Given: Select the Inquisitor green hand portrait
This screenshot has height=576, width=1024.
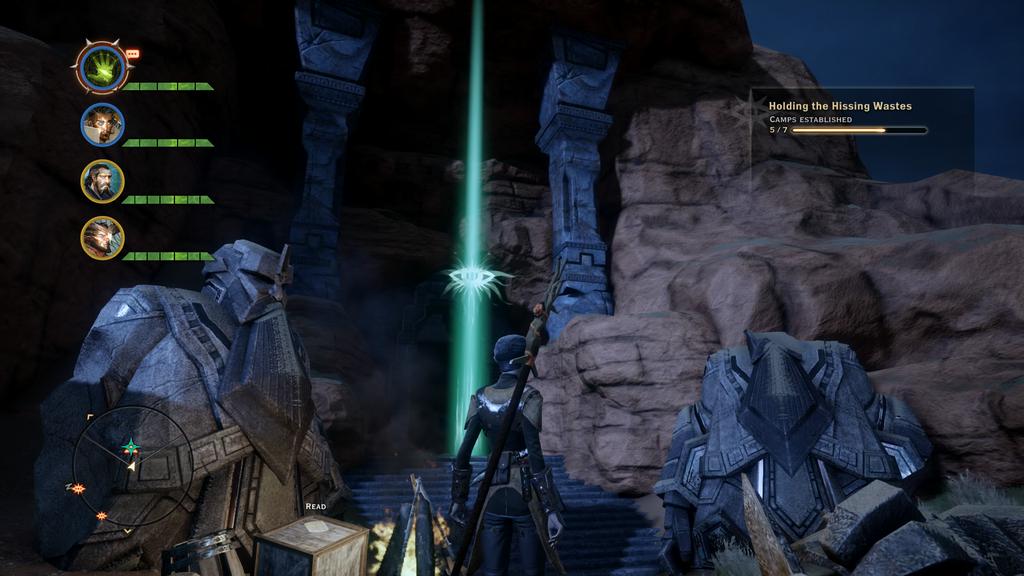Looking at the screenshot, I should (x=102, y=68).
